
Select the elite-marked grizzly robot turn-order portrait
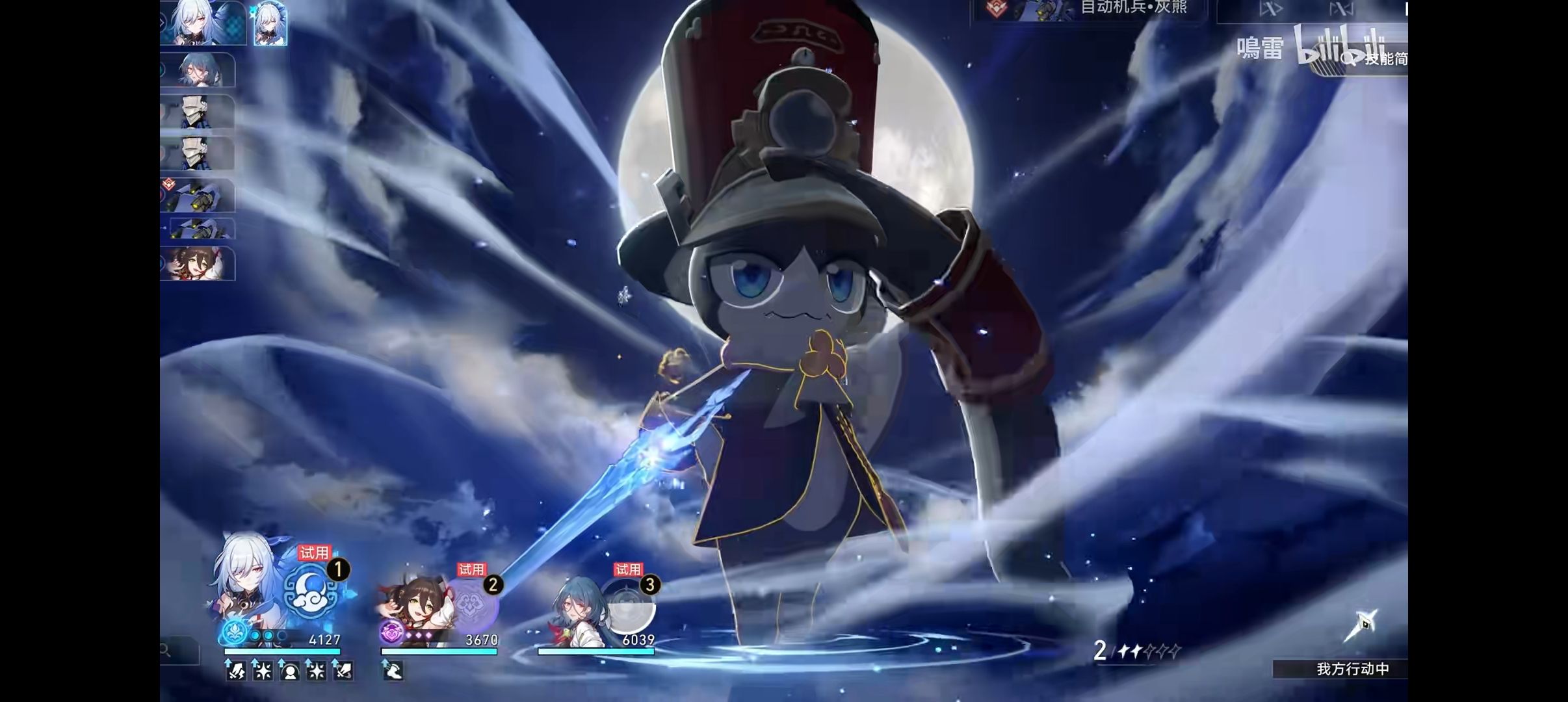(x=198, y=195)
